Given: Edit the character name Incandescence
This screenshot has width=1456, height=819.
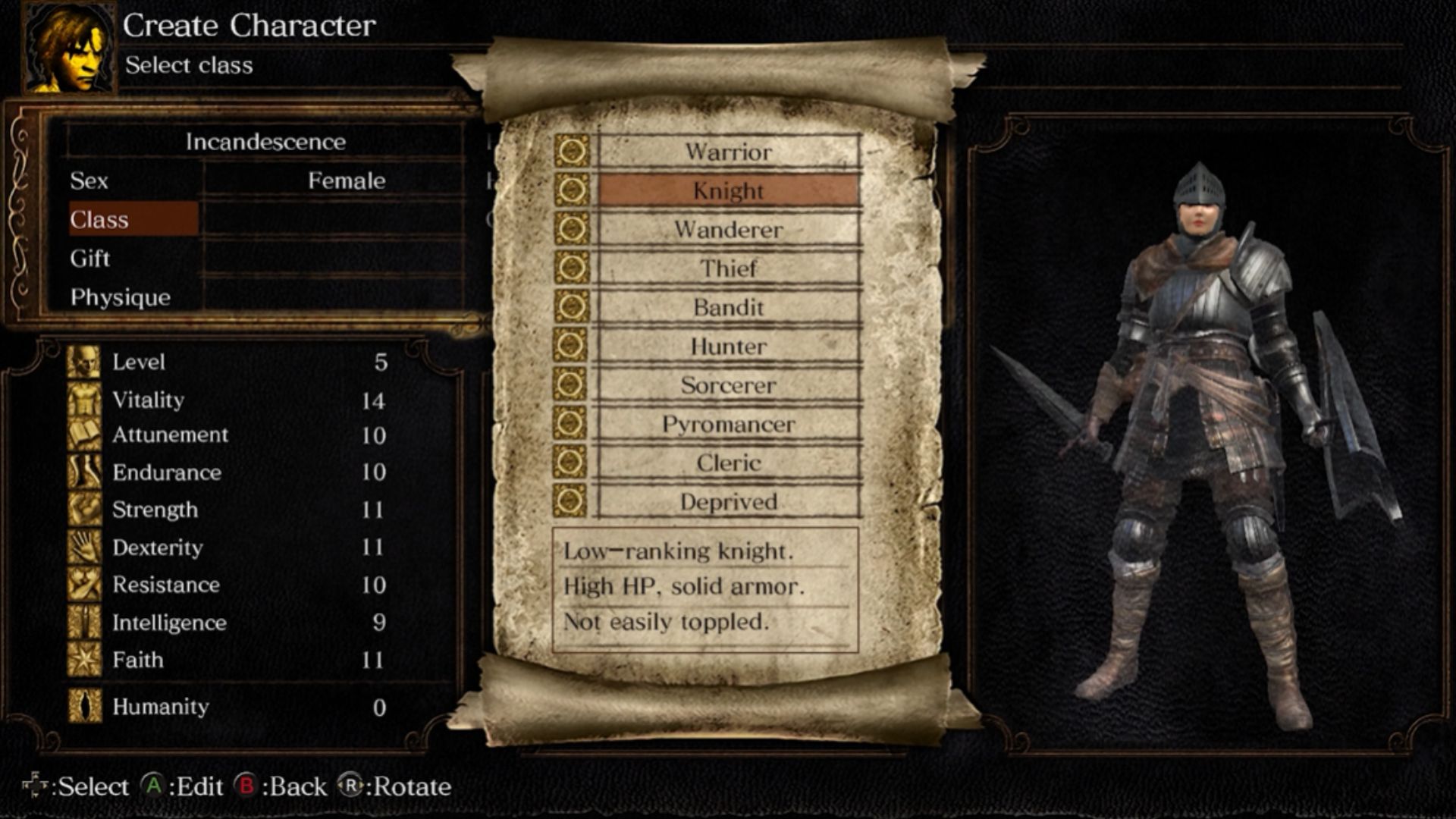Looking at the screenshot, I should coord(265,142).
